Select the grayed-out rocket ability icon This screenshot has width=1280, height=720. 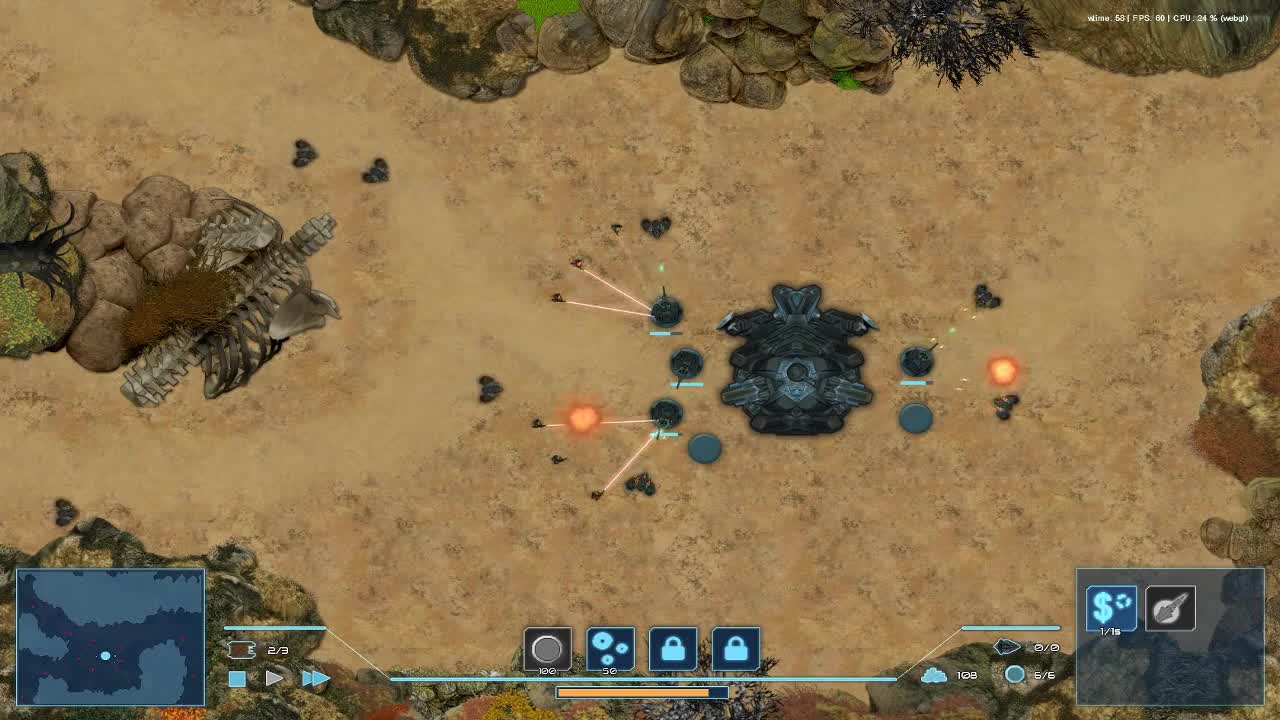coord(1170,606)
